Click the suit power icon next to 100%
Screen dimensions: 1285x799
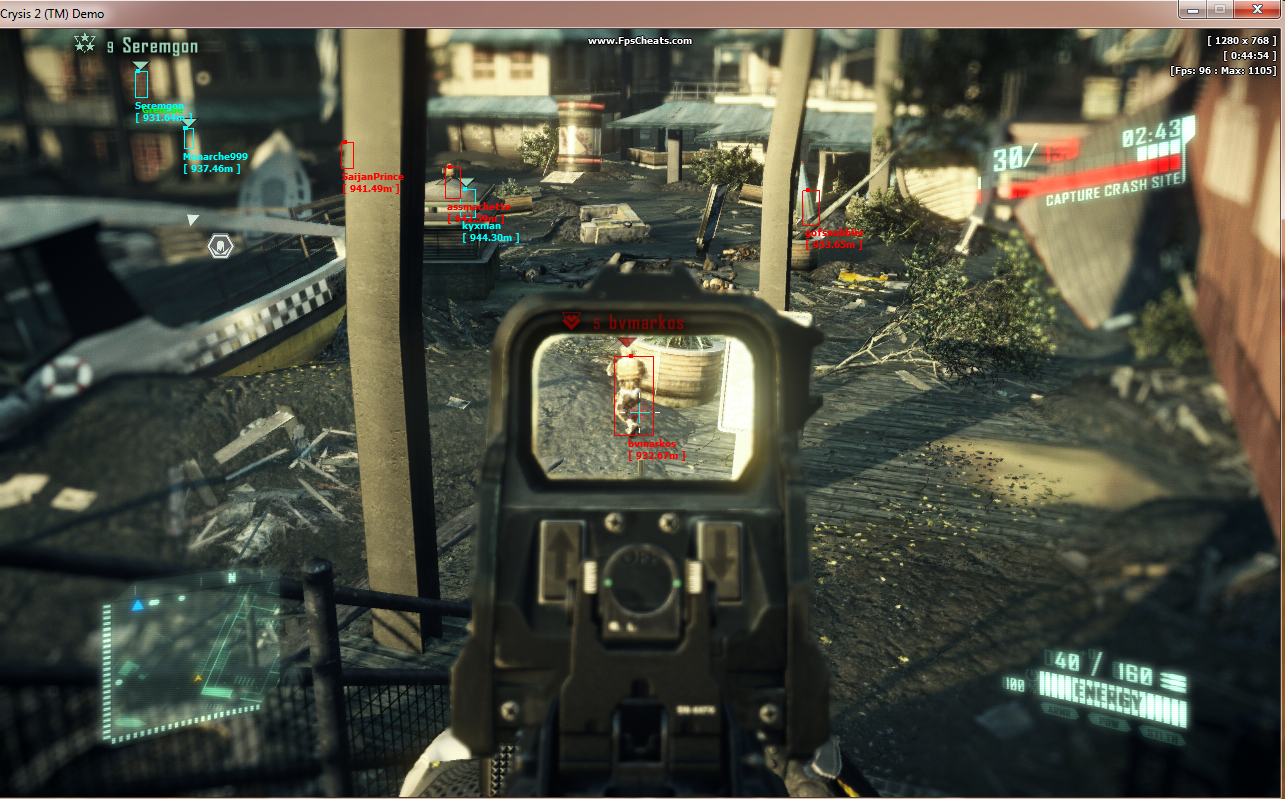click(x=1033, y=676)
